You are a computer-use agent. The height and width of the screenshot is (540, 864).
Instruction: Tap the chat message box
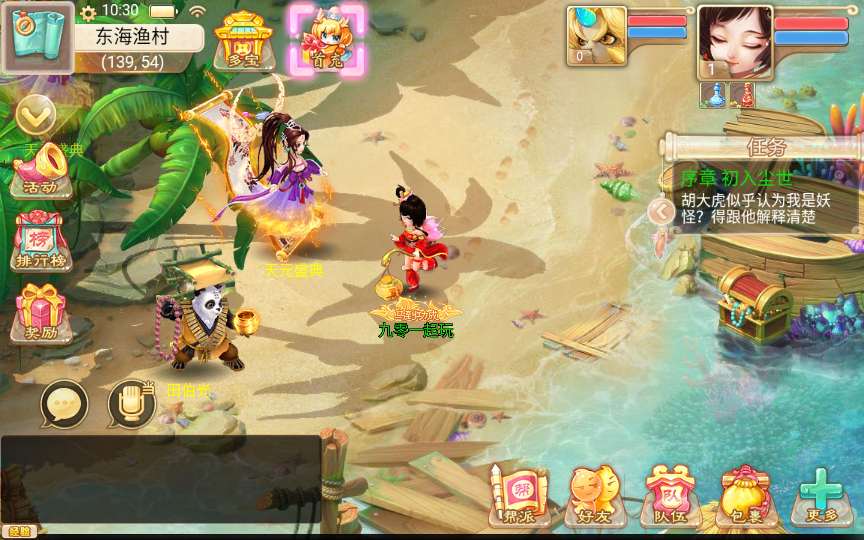(x=160, y=479)
